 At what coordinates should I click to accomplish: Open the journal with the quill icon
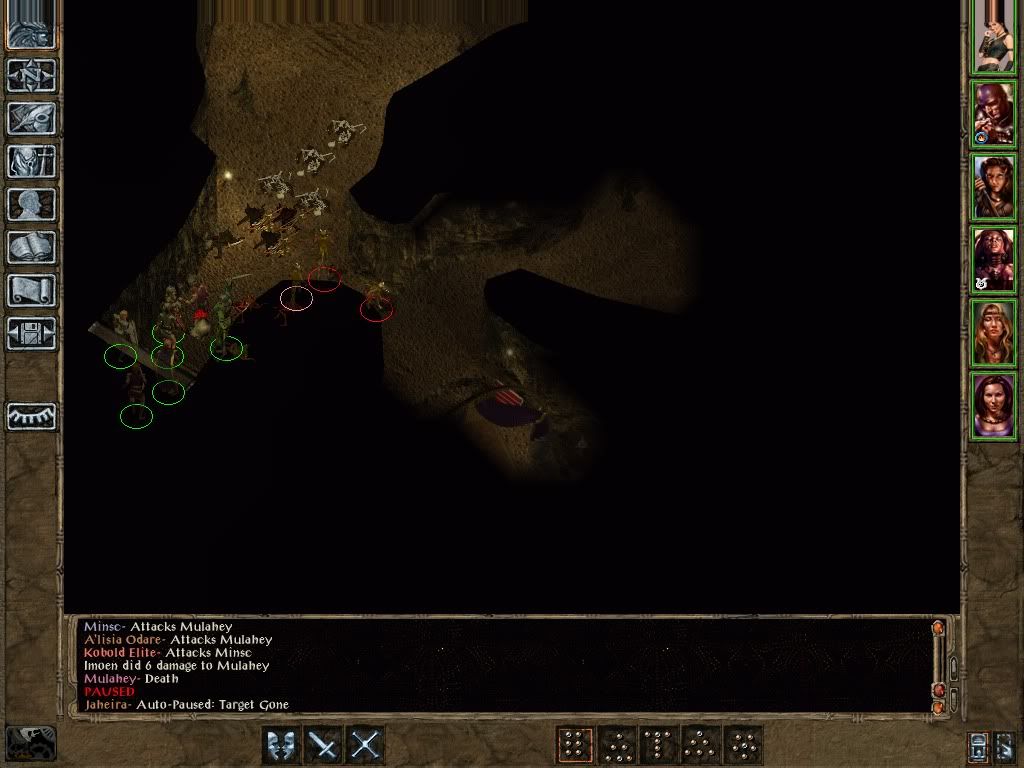click(x=32, y=118)
